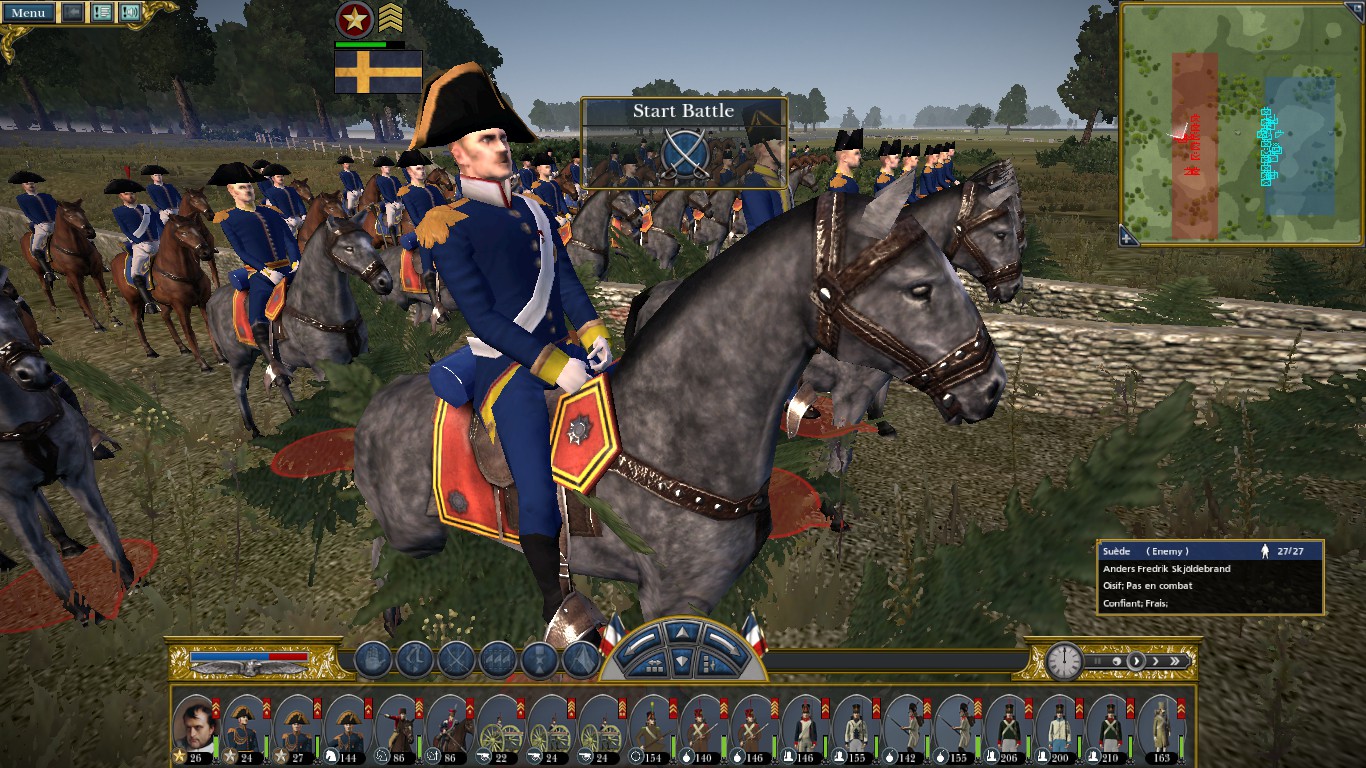The width and height of the screenshot is (1366, 768).
Task: Select the cavalry unit card showing 144 men
Action: (x=348, y=726)
